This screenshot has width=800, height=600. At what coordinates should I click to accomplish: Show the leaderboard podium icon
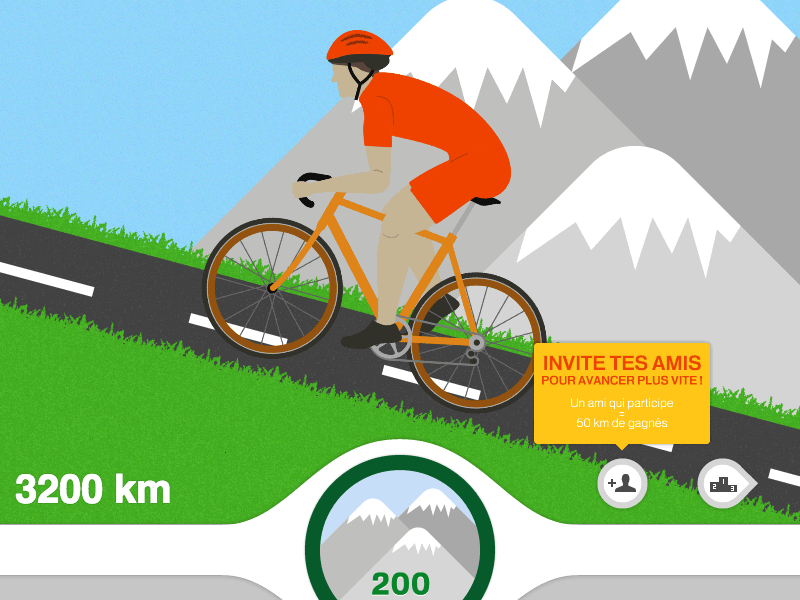point(723,485)
